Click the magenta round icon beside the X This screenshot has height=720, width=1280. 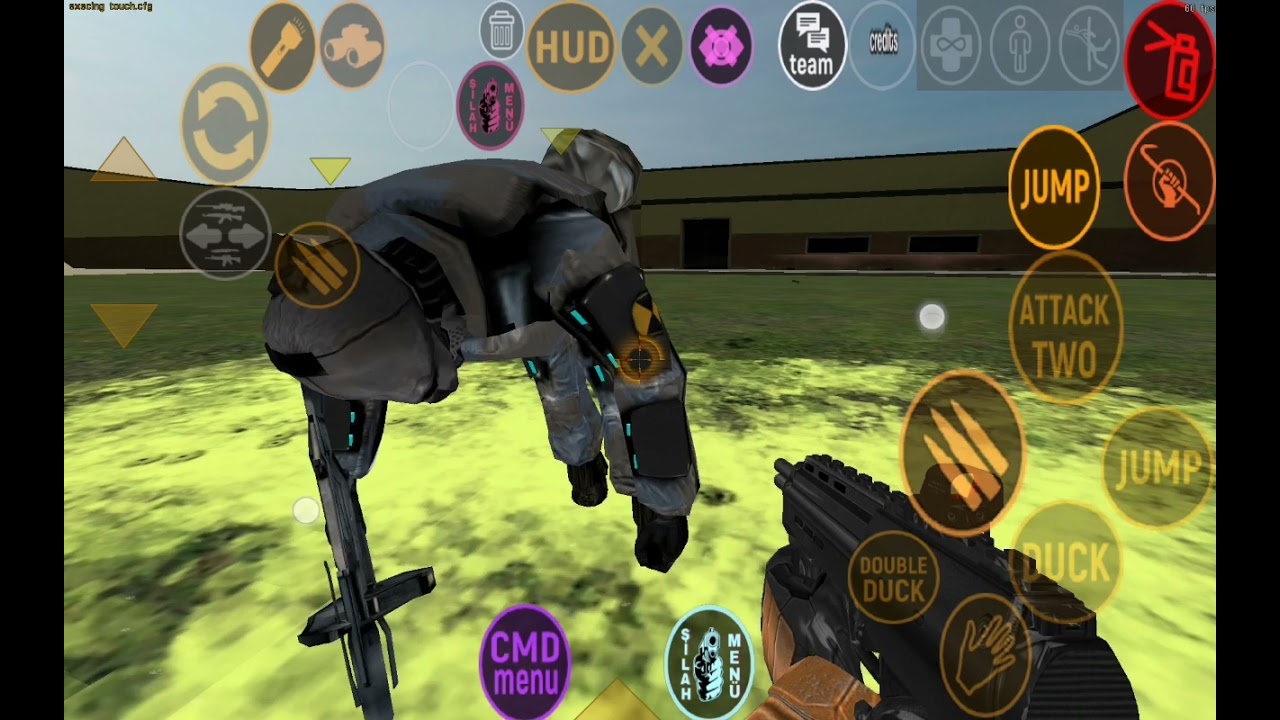[x=721, y=47]
